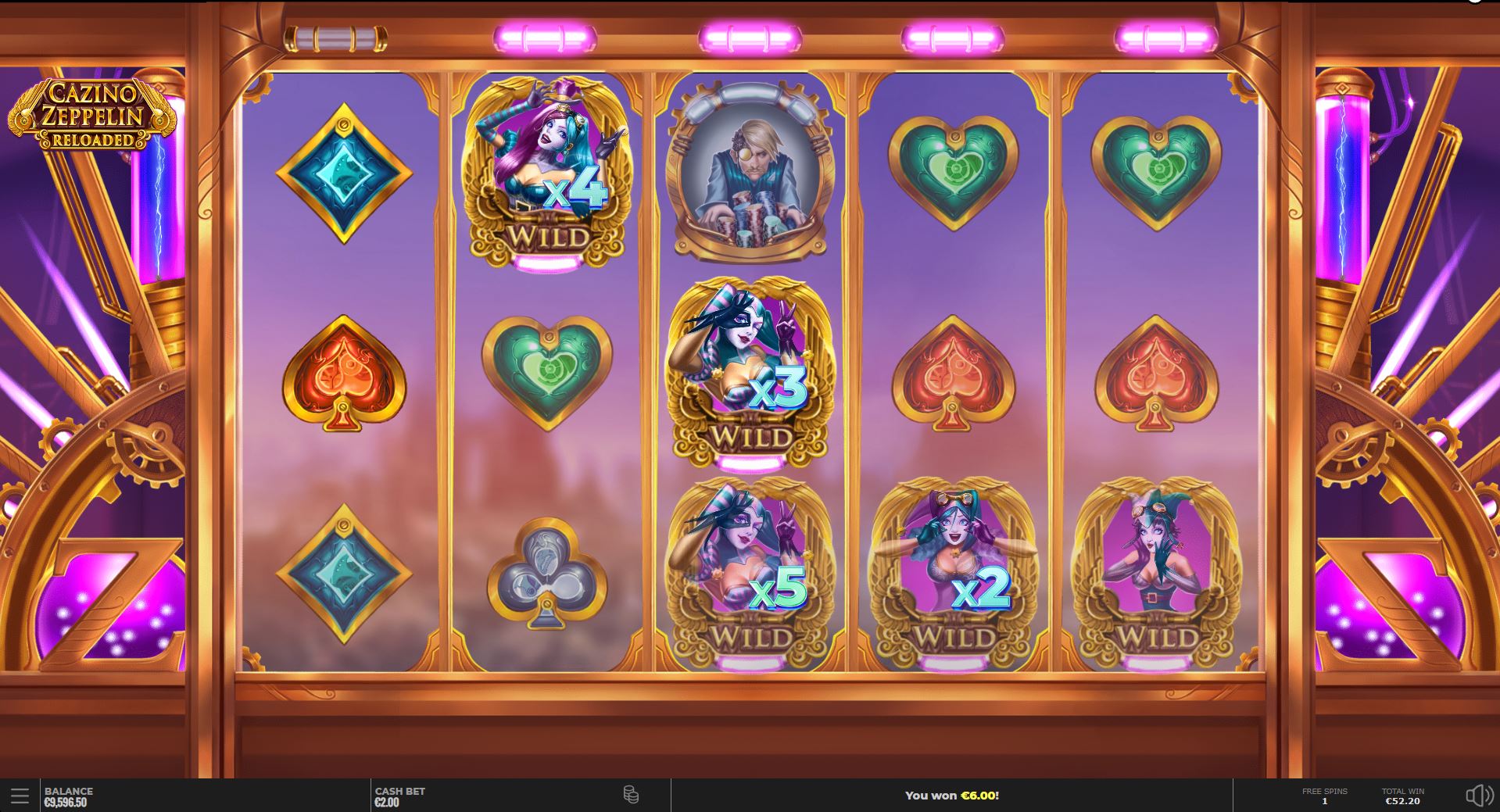The width and height of the screenshot is (1500, 812).
Task: Click the You won €6.00 message
Action: click(x=951, y=795)
